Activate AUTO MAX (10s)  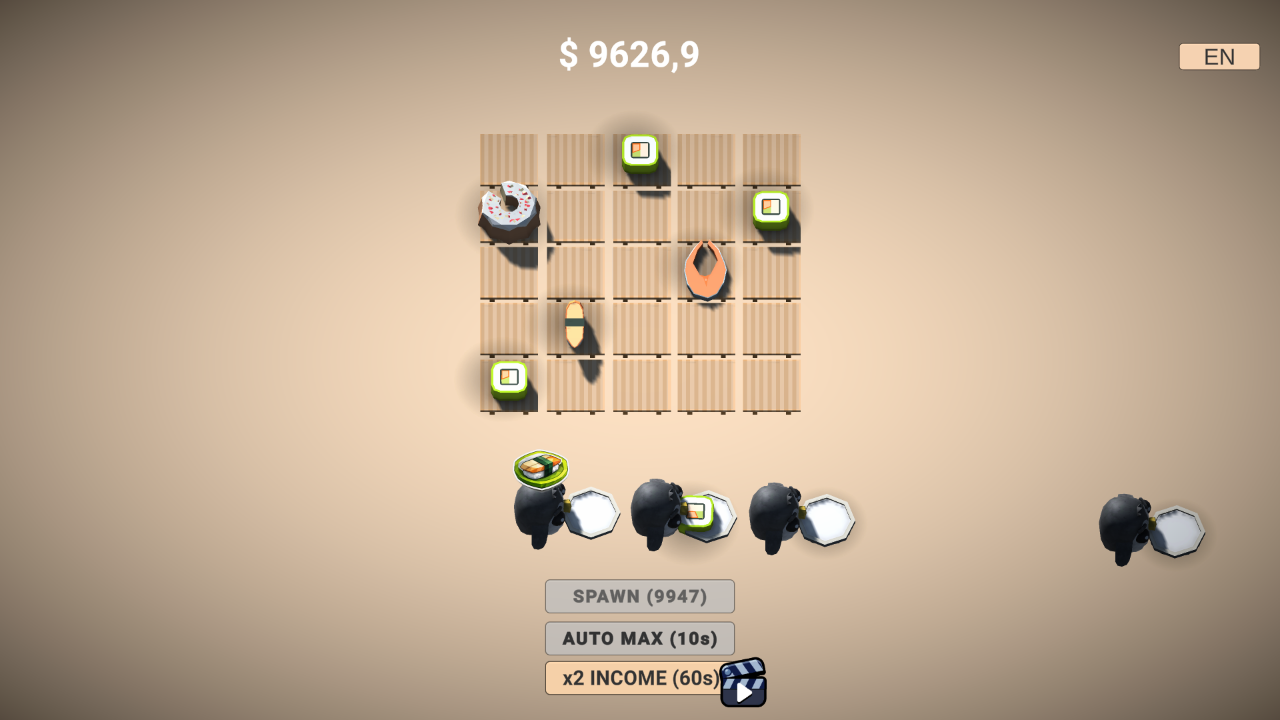(x=639, y=638)
